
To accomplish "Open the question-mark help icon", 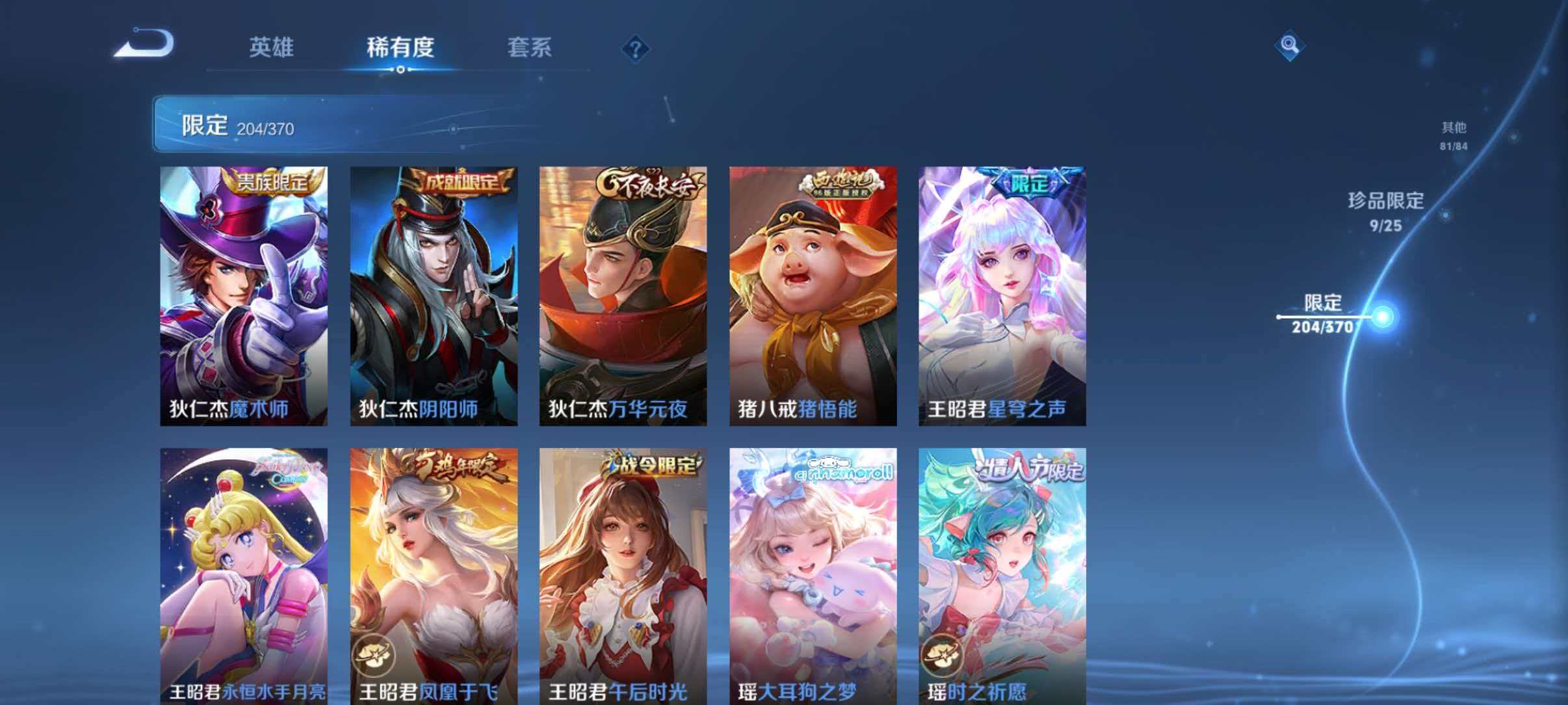I will point(636,47).
